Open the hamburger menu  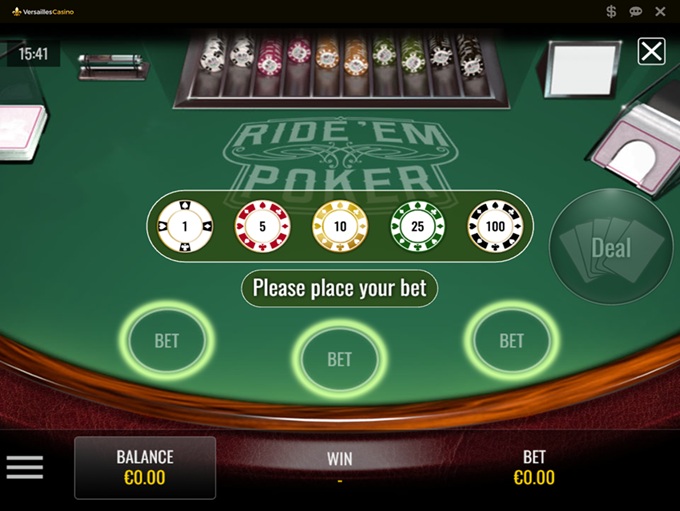tap(25, 467)
